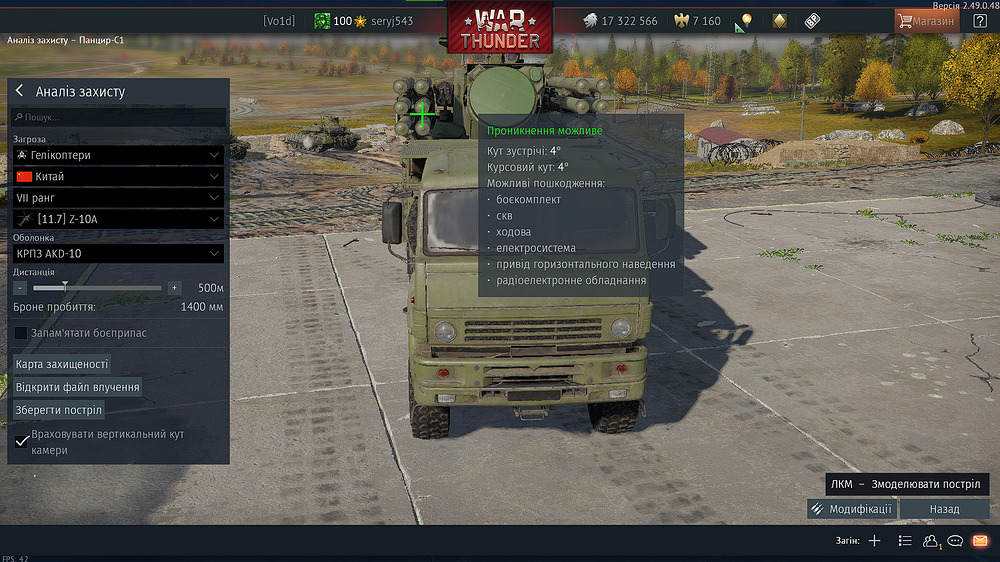Click the Пошук search field
Screen dimensions: 1000x562
(118, 118)
